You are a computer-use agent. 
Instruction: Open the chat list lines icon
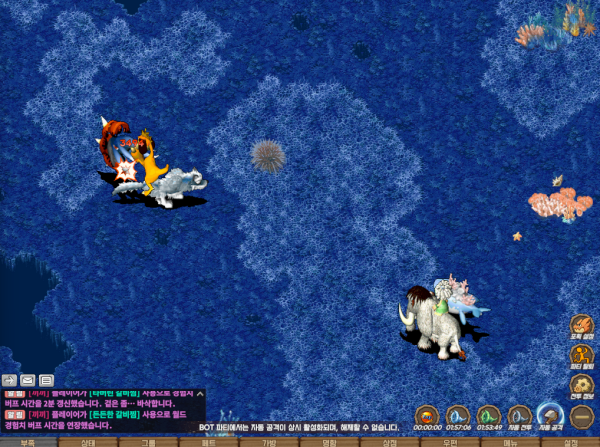click(47, 380)
